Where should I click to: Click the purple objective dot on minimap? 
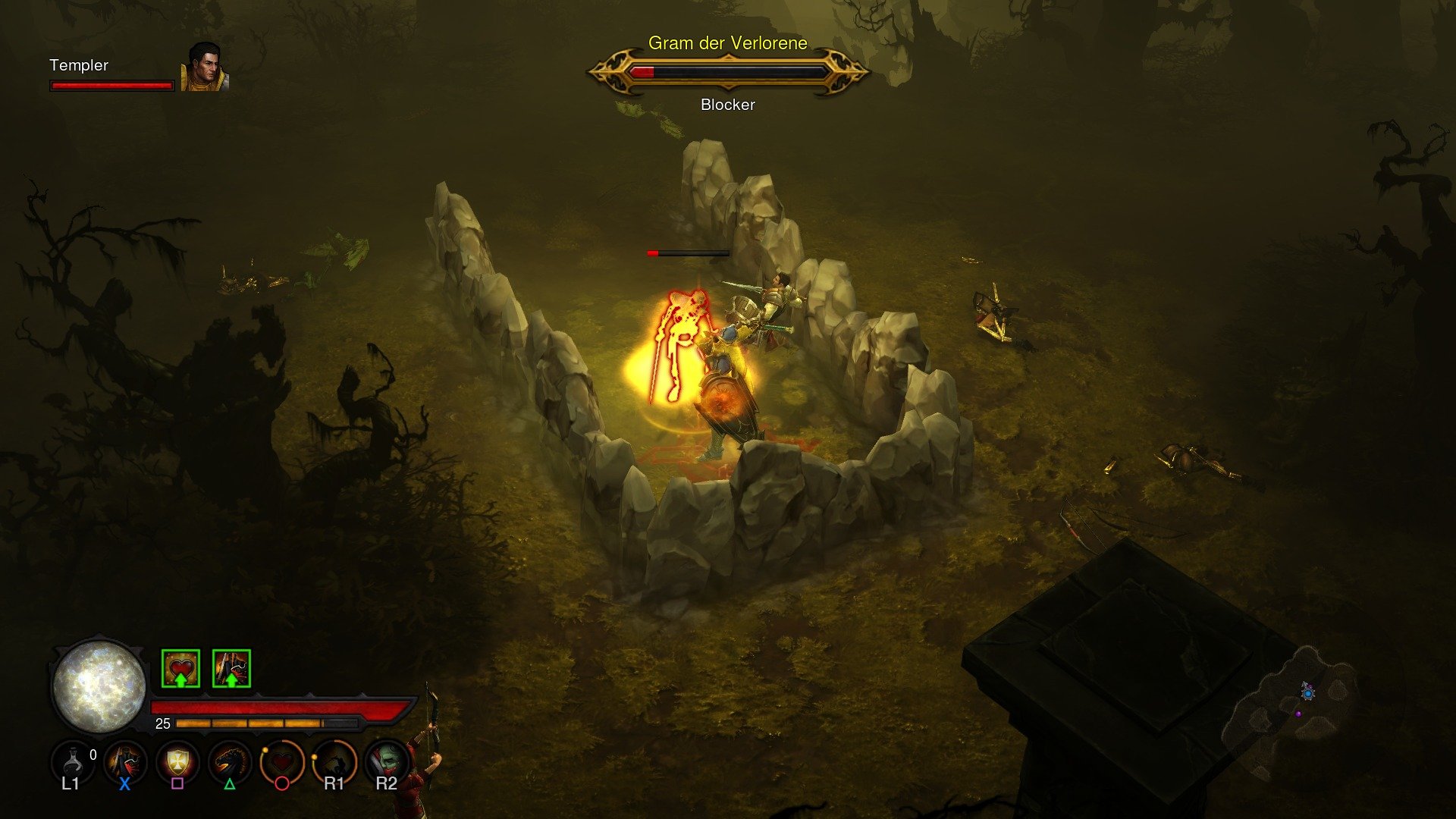[1298, 714]
